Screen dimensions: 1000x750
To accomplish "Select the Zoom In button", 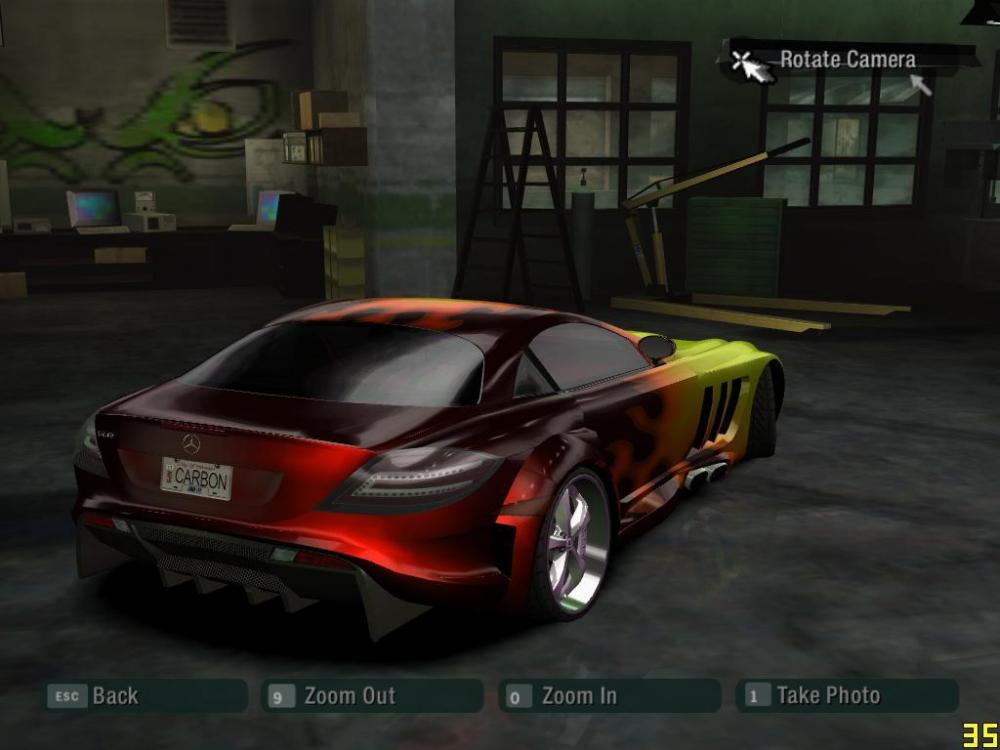I will [x=609, y=696].
